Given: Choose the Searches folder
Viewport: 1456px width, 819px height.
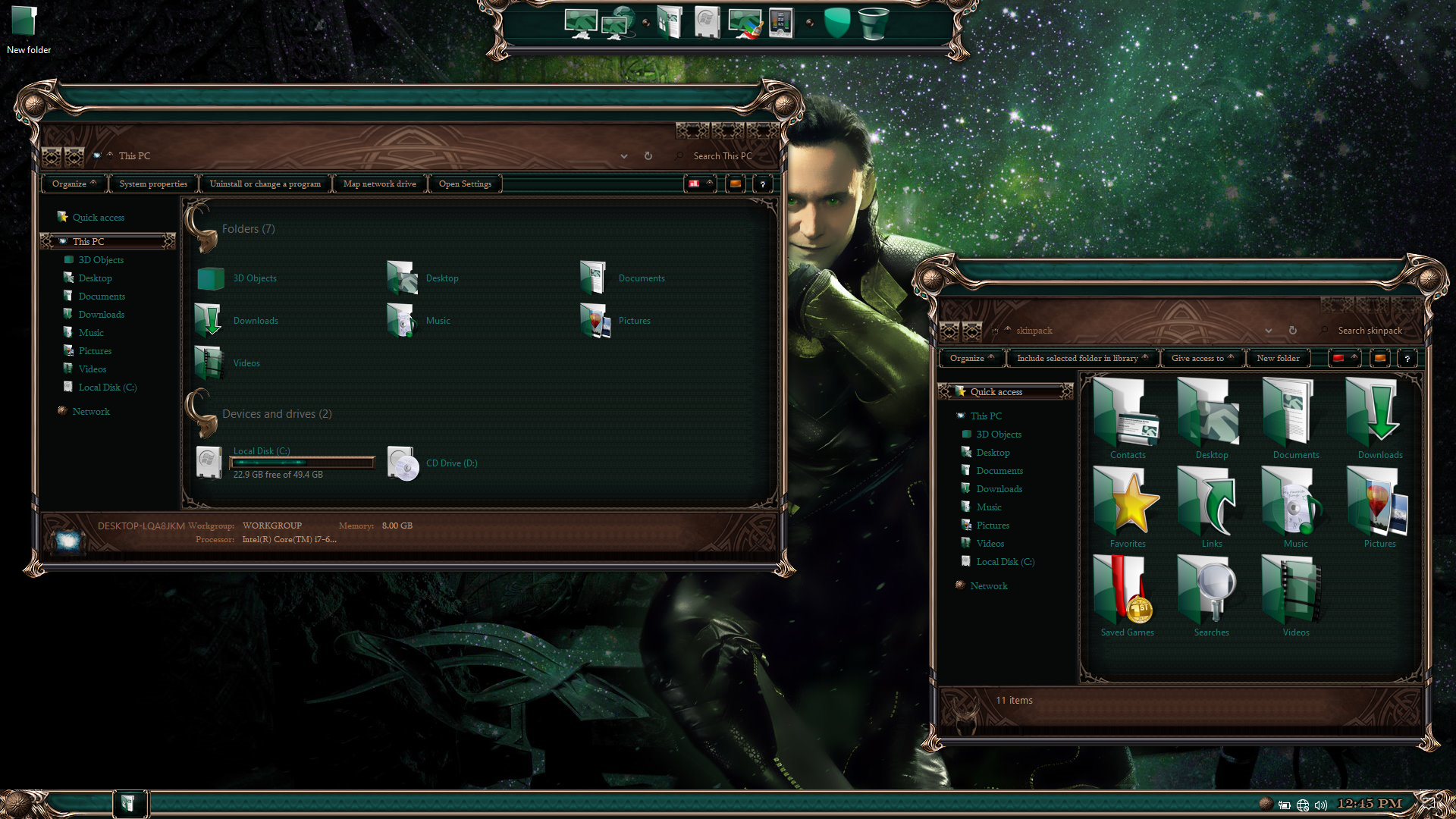Looking at the screenshot, I should (1211, 597).
